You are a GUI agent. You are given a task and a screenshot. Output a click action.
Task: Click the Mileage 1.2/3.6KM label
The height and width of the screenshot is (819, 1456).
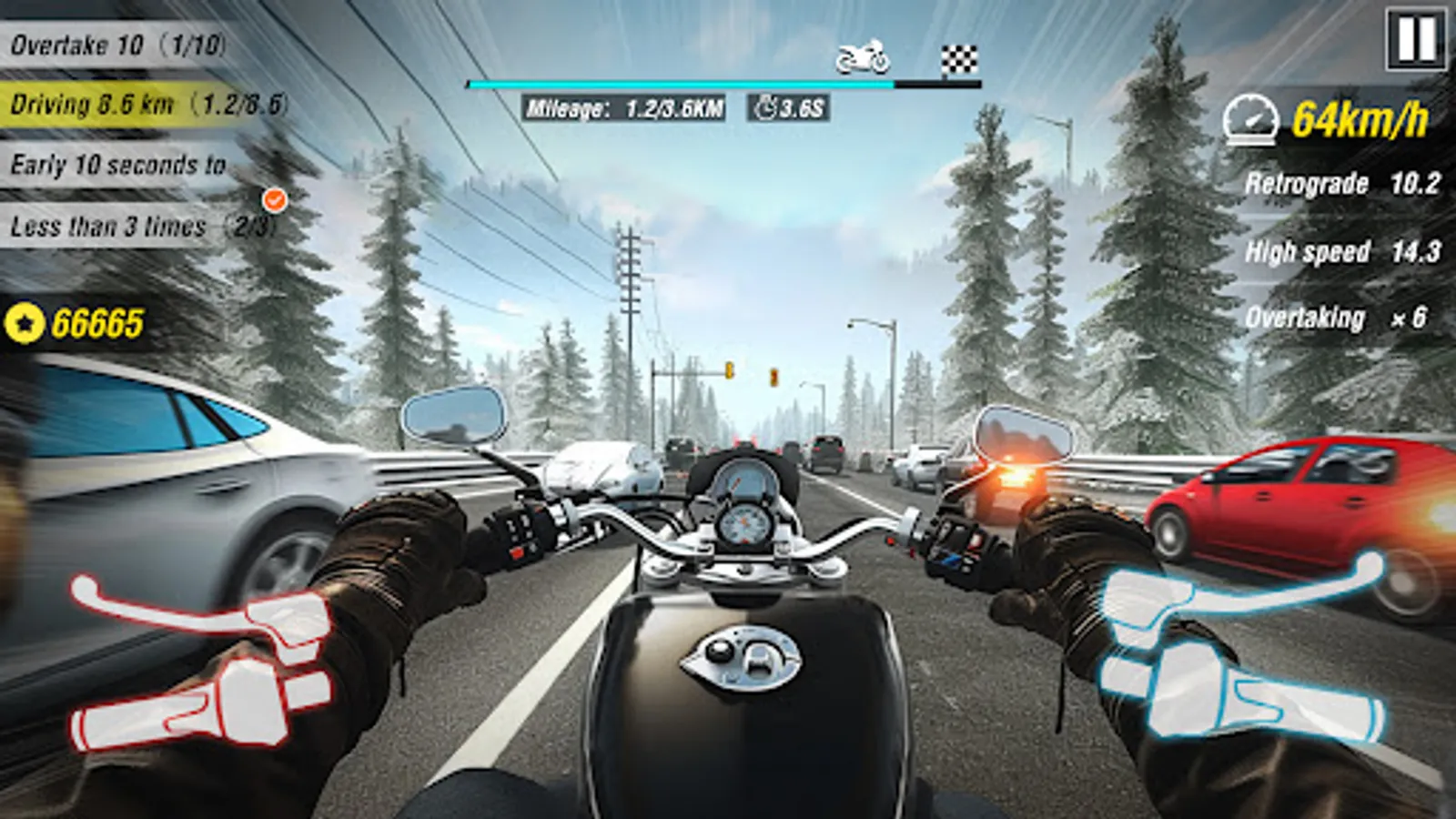coord(626,109)
